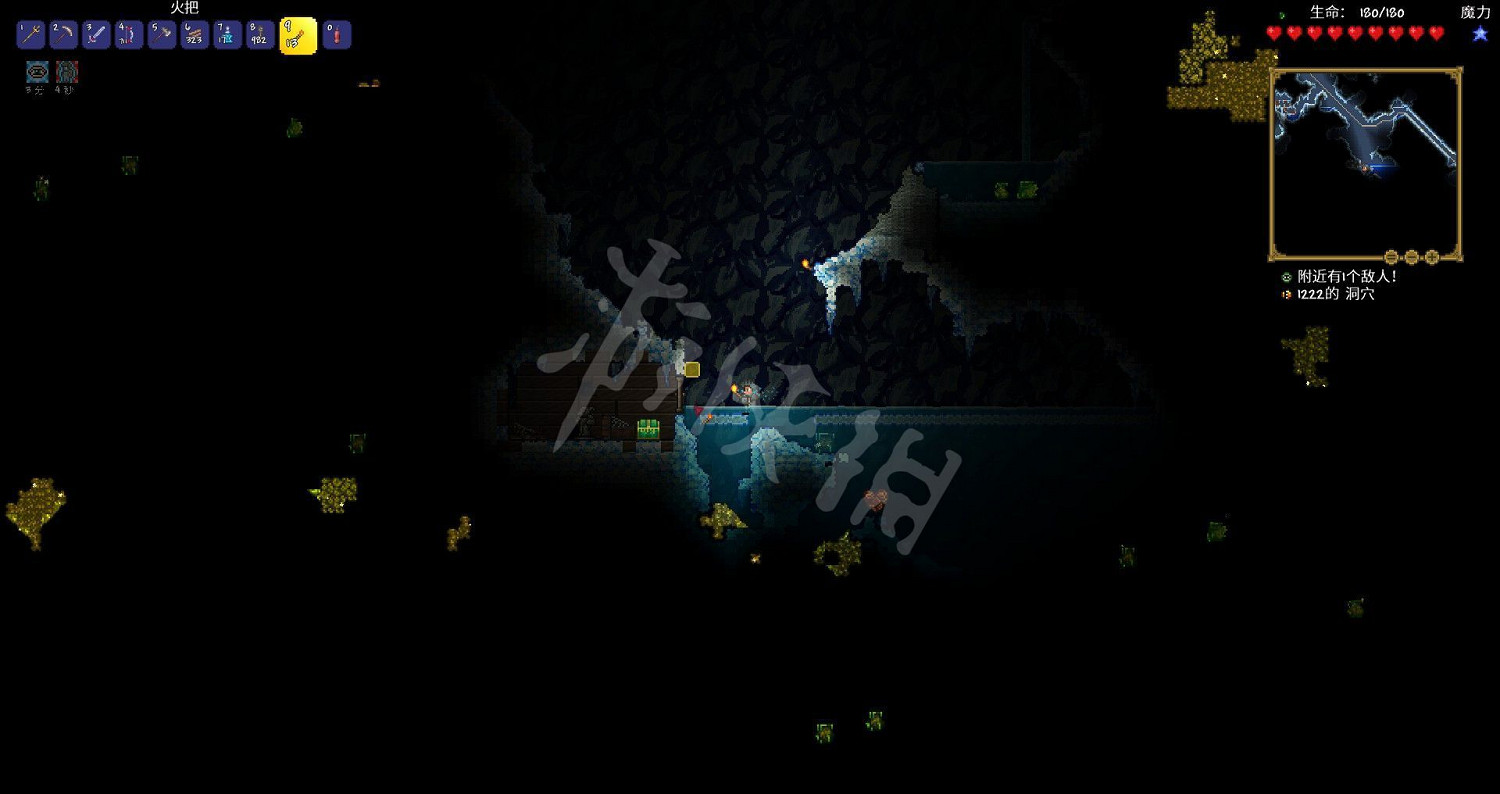Viewport: 1500px width, 794px height.
Task: Click the highlighted torch in hotbar slot 9
Action: (296, 34)
